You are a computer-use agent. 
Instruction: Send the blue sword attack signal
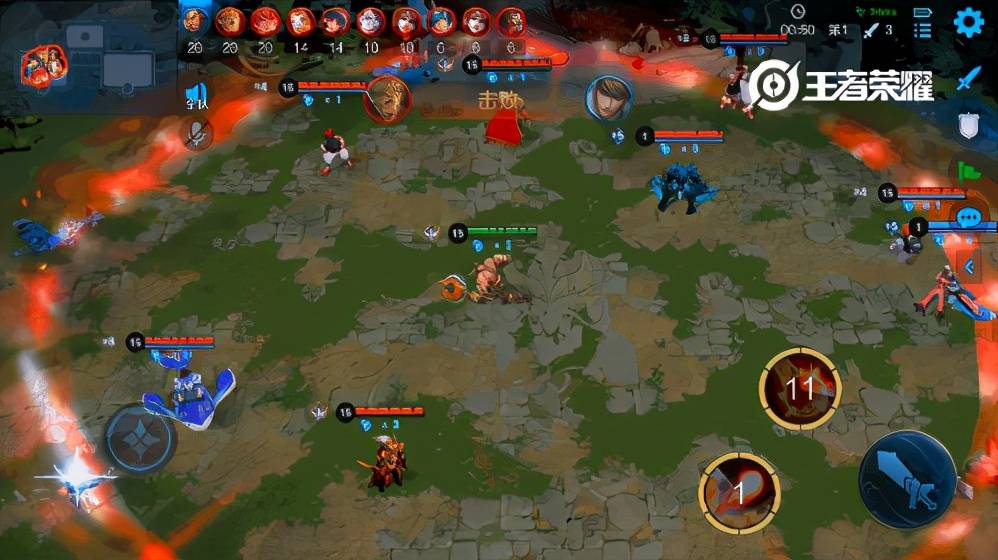coord(967,78)
